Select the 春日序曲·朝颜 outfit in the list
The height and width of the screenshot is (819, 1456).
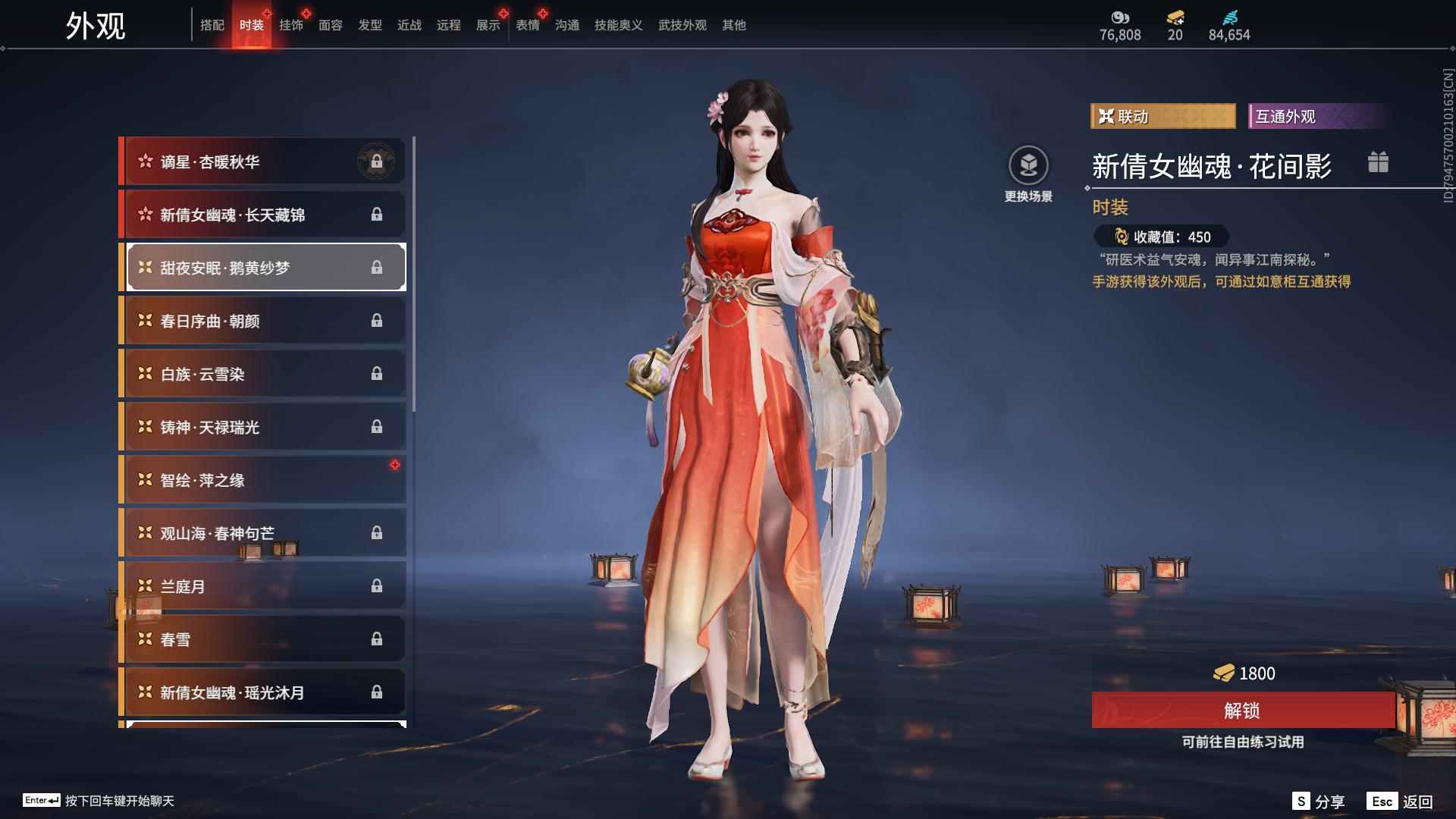tap(262, 320)
